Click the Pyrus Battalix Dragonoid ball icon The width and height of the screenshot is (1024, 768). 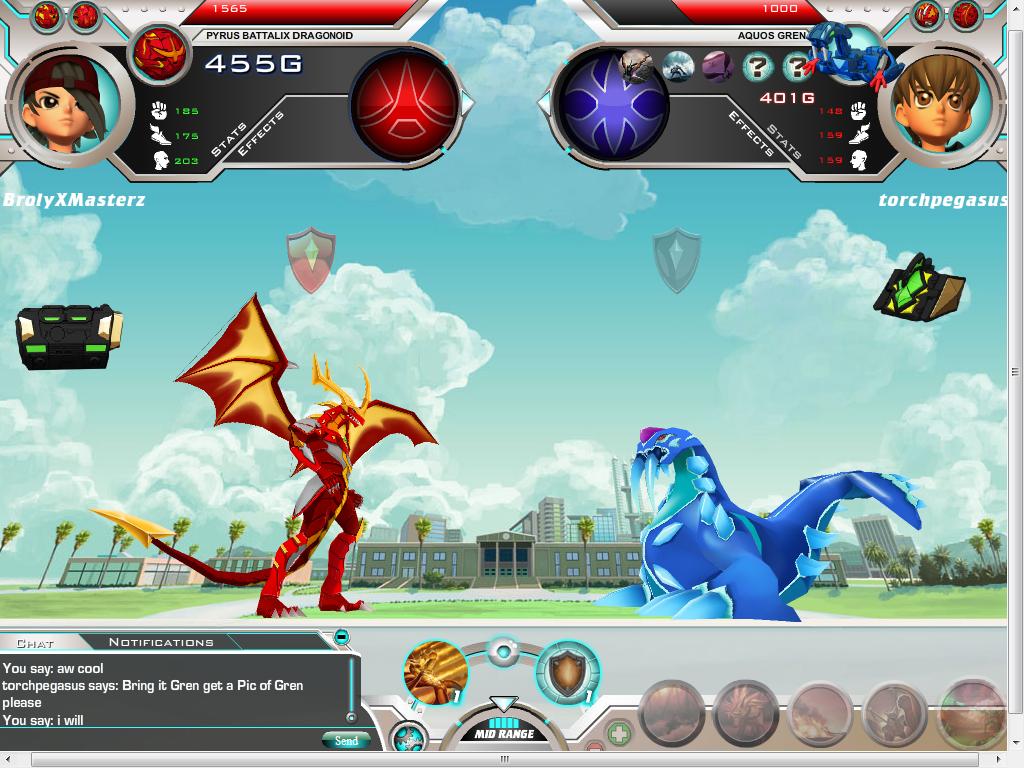tap(160, 53)
